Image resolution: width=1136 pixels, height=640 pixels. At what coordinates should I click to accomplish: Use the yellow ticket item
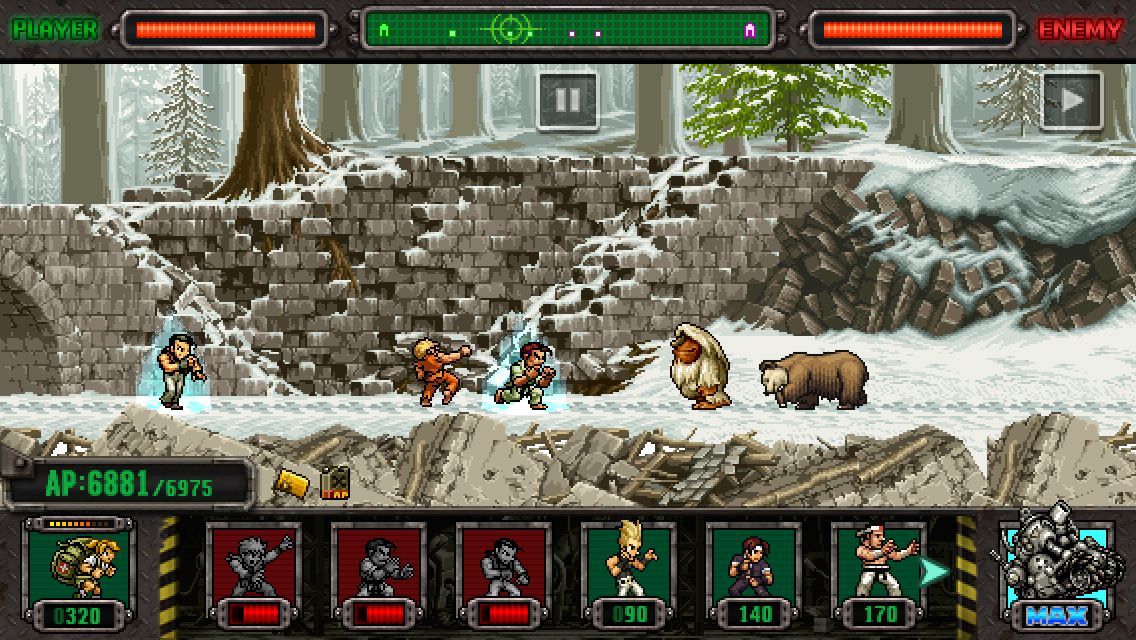(x=290, y=483)
